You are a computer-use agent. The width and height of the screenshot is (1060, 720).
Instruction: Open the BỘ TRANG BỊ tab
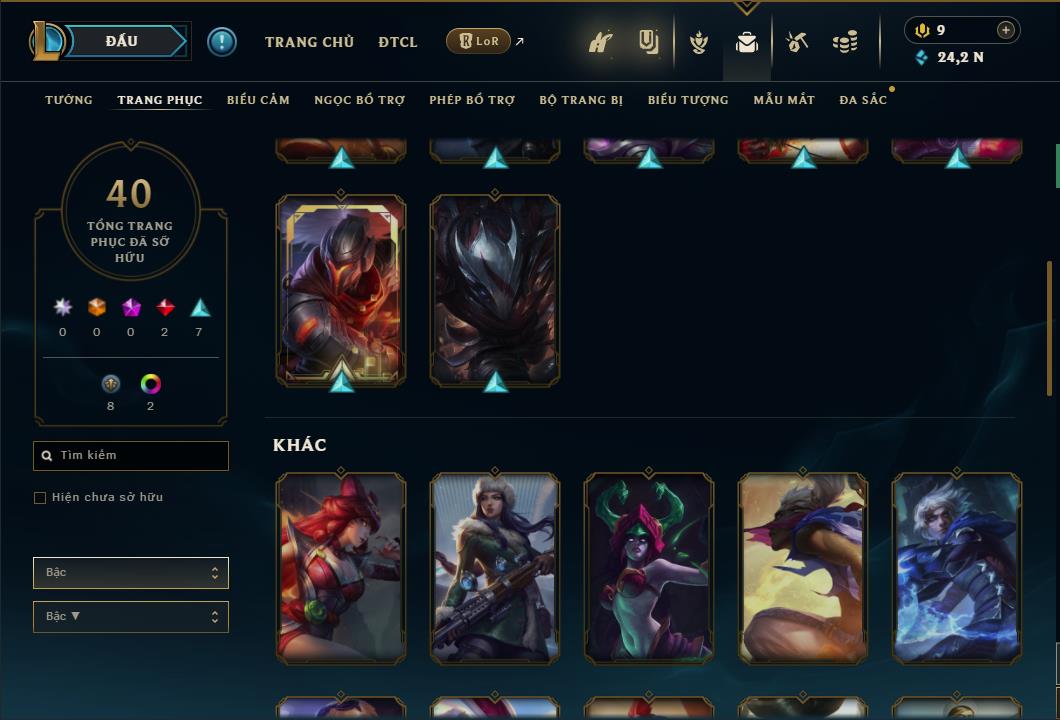pos(581,100)
